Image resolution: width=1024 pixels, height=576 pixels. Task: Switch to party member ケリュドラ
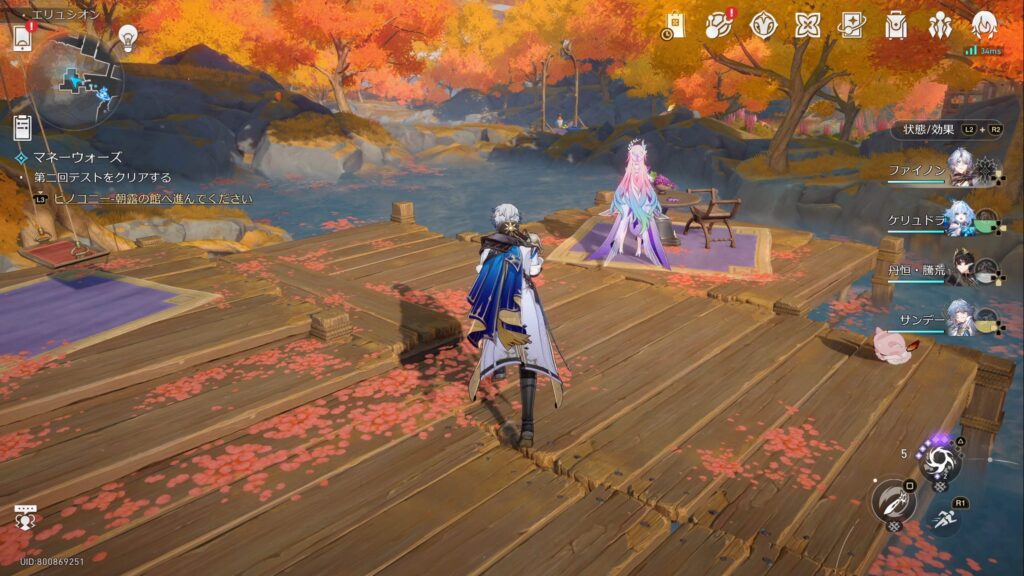pyautogui.click(x=960, y=219)
